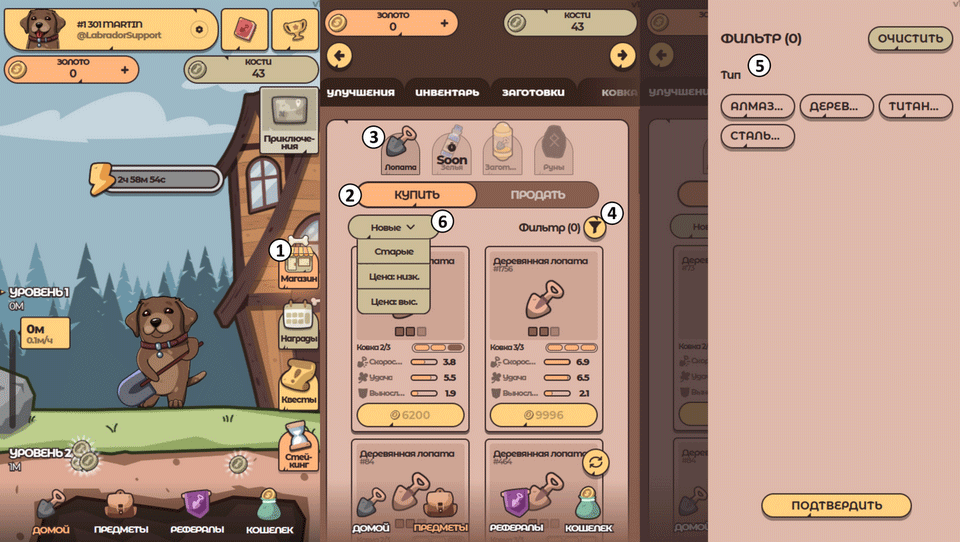Select the Титан... type filter

914,107
